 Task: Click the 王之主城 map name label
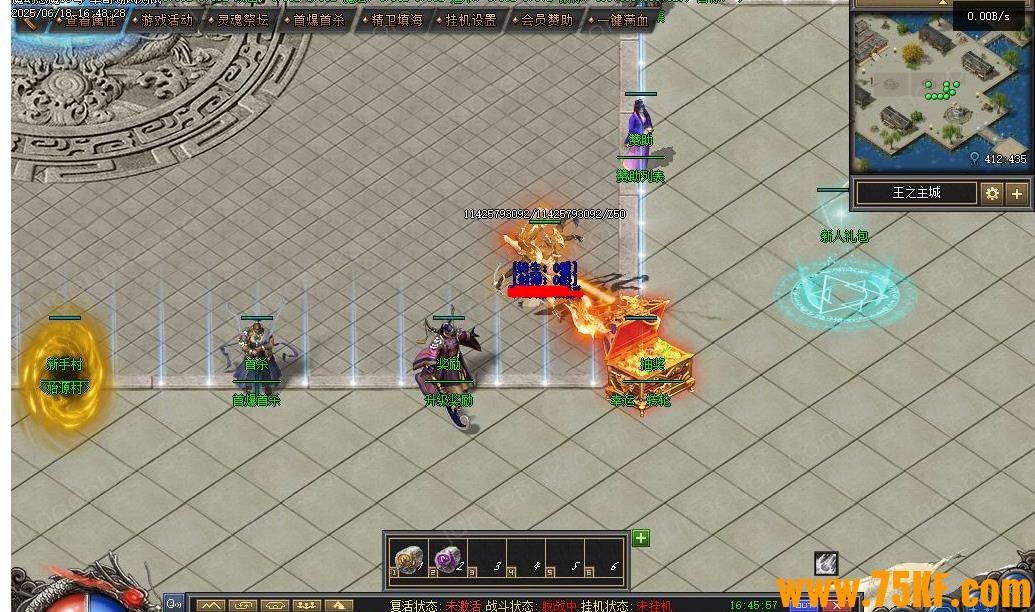pyautogui.click(x=916, y=193)
